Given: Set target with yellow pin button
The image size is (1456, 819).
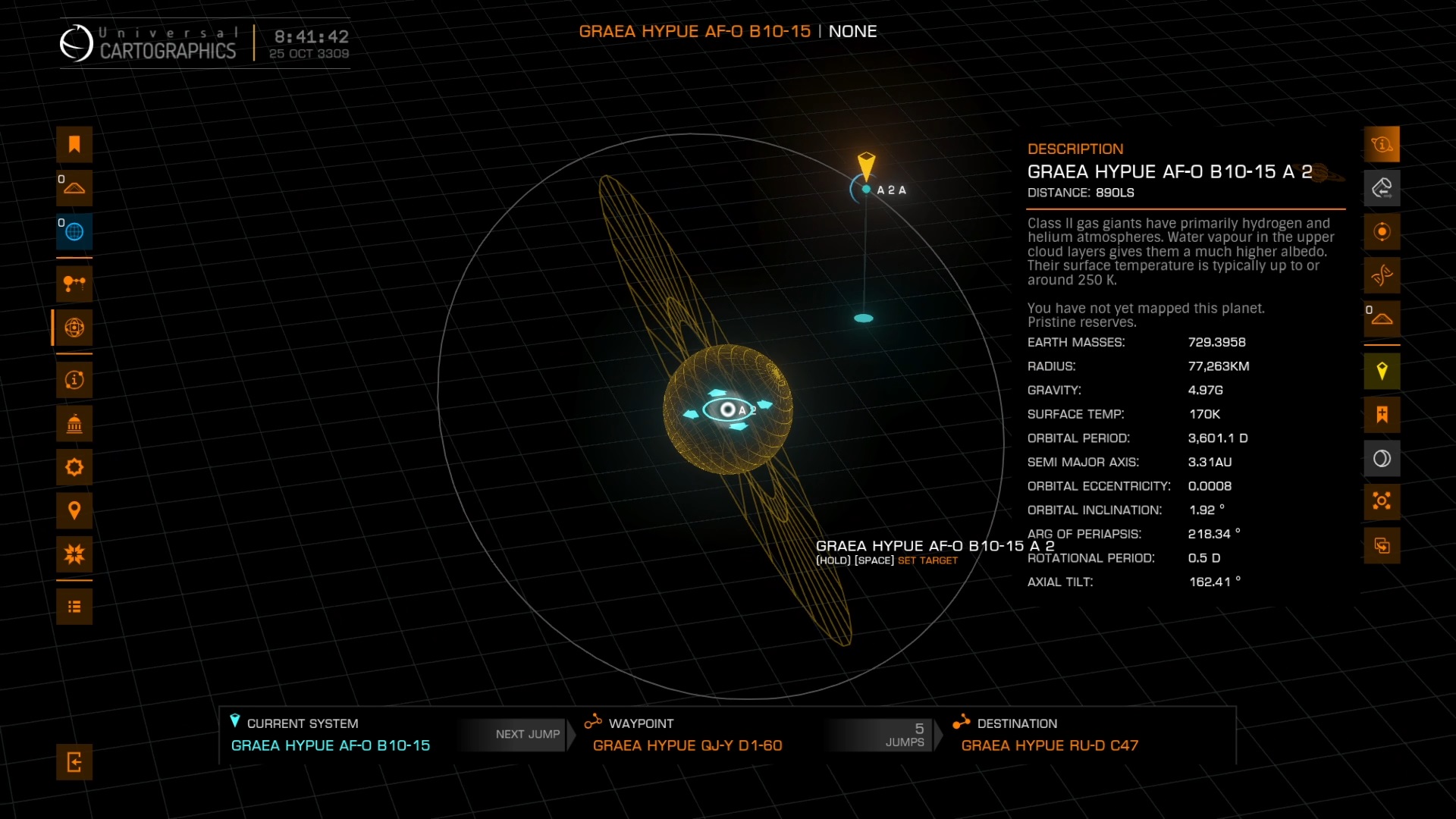Looking at the screenshot, I should (1382, 371).
